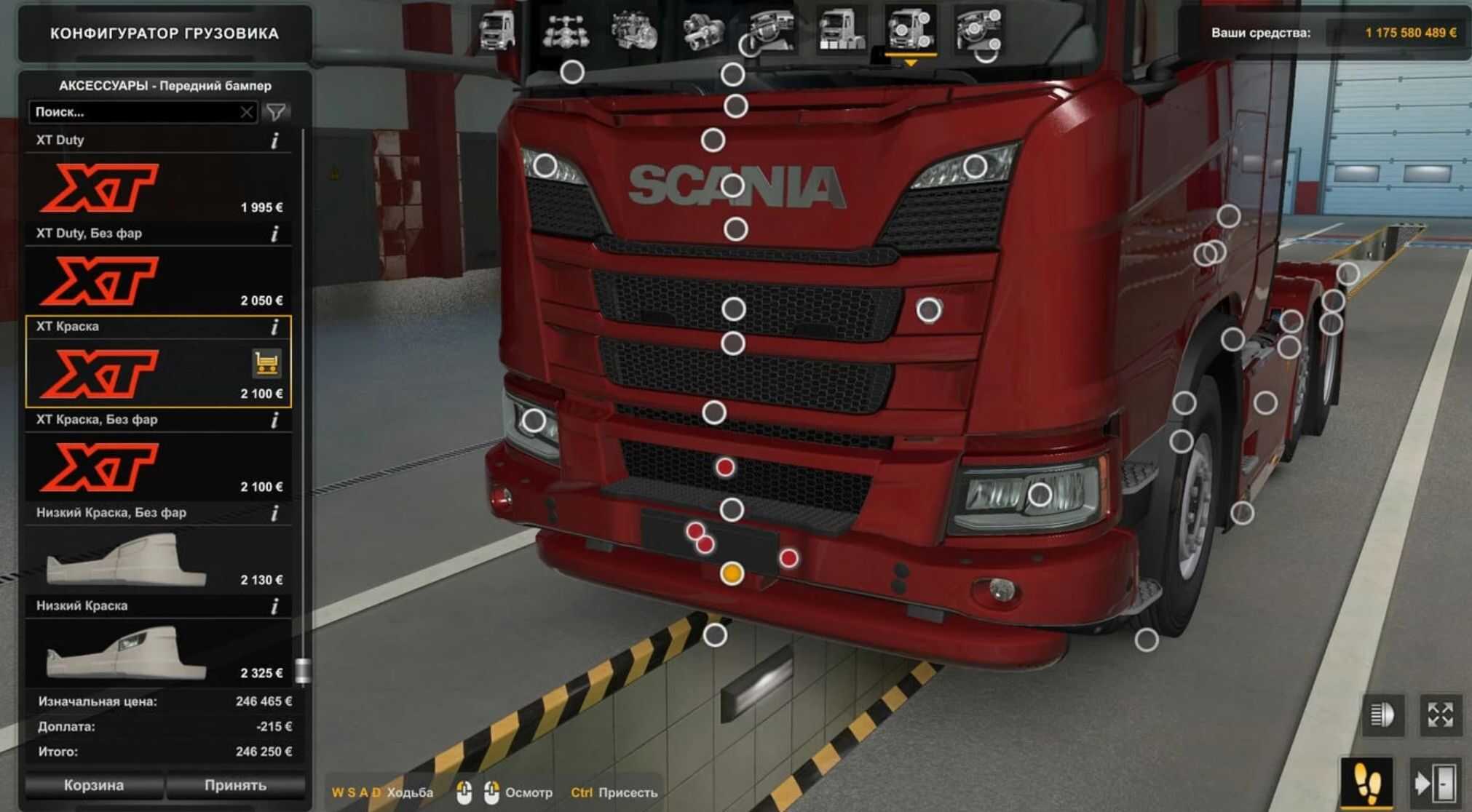Image resolution: width=1472 pixels, height=812 pixels.
Task: Toggle the truck headlights button
Action: pyautogui.click(x=1382, y=715)
